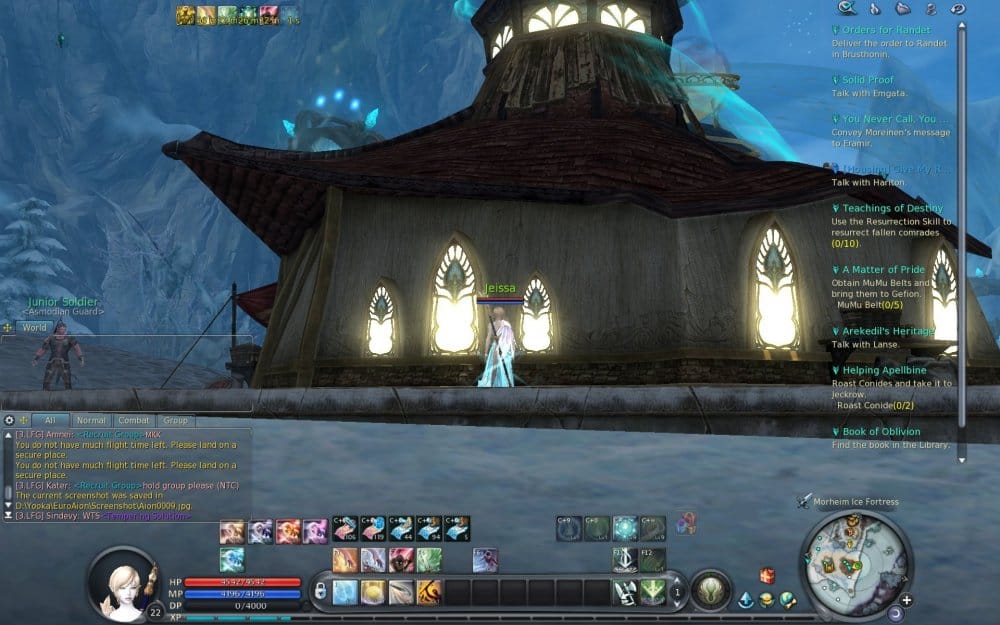Switch to the Combat chat tab
Viewport: 1000px width, 625px height.
[133, 421]
